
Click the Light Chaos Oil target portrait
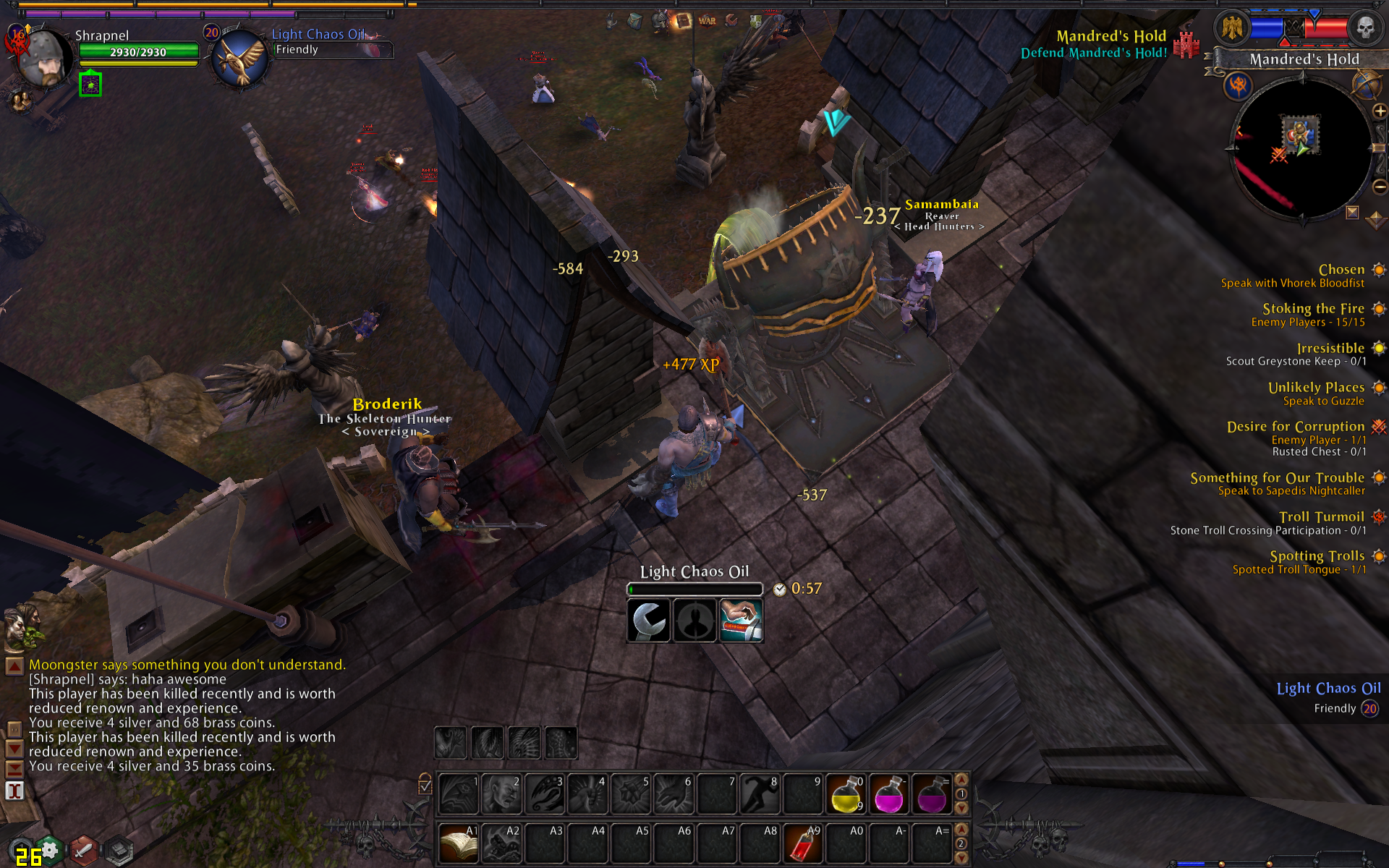tap(239, 59)
